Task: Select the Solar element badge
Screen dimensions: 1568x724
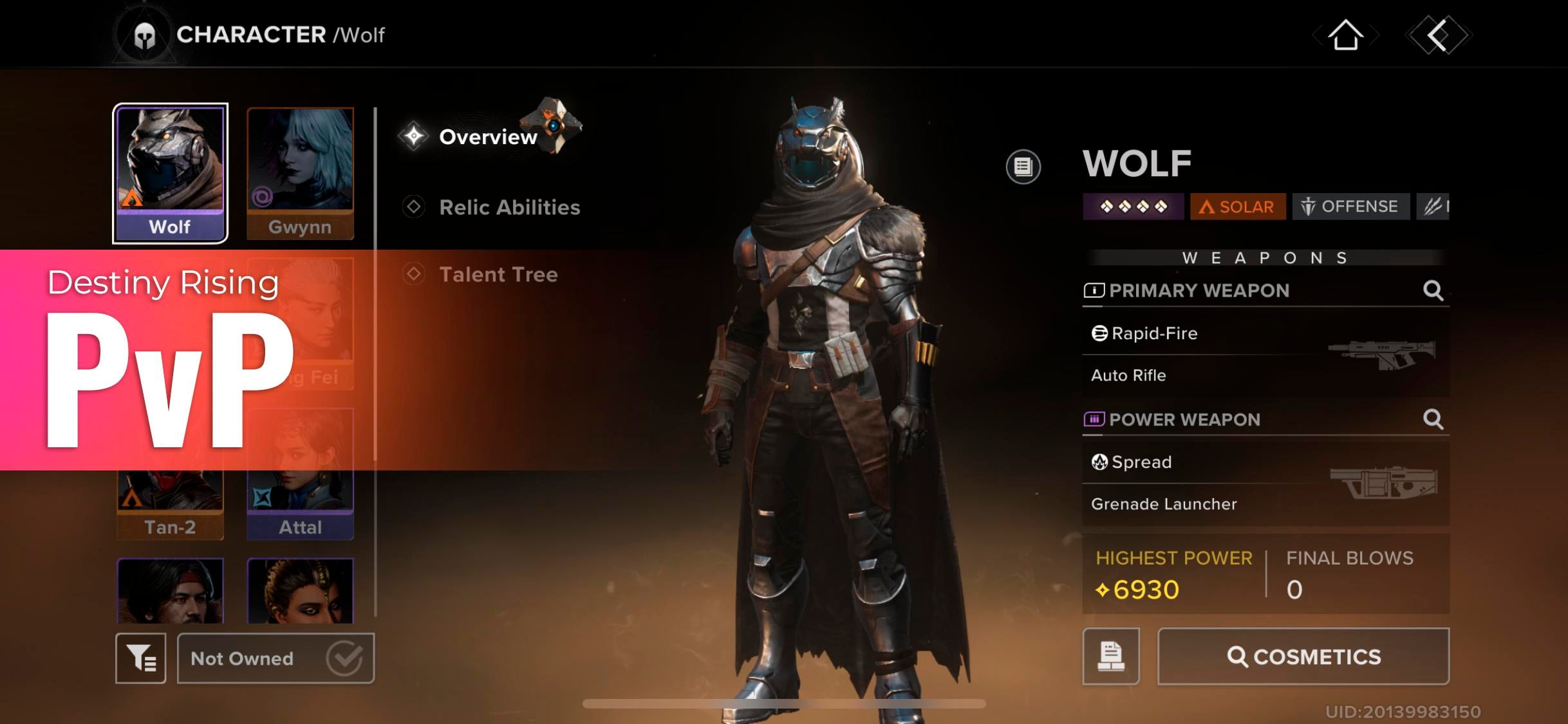Action: pos(1237,207)
